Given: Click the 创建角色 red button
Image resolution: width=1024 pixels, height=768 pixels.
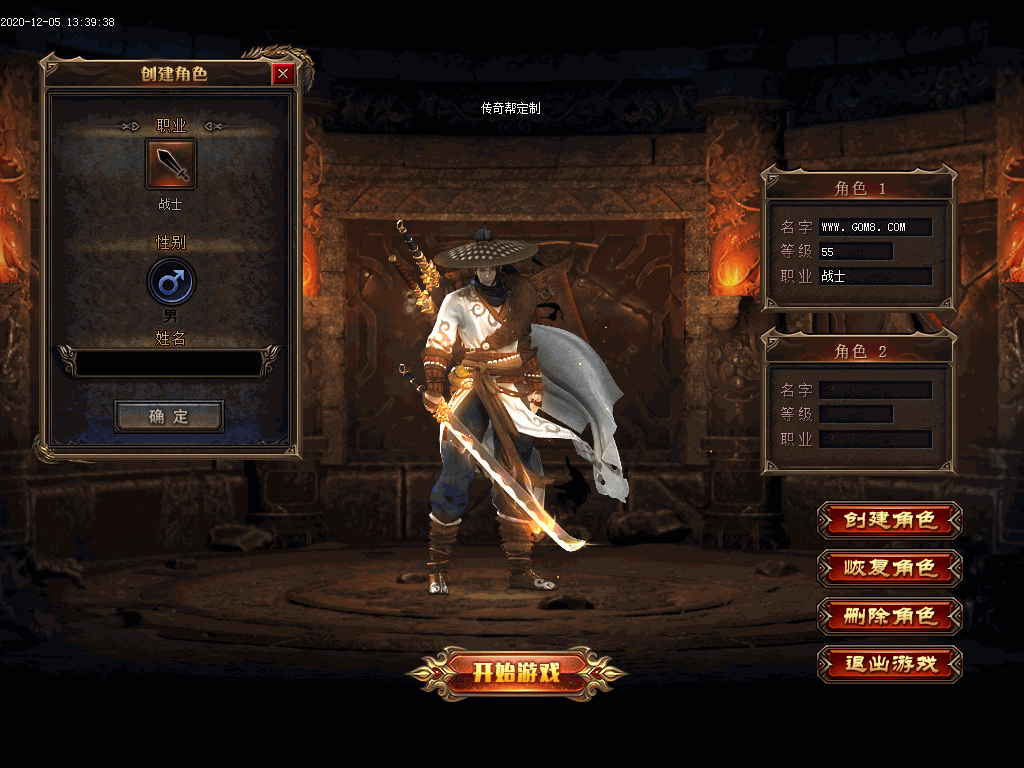Looking at the screenshot, I should coord(889,520).
